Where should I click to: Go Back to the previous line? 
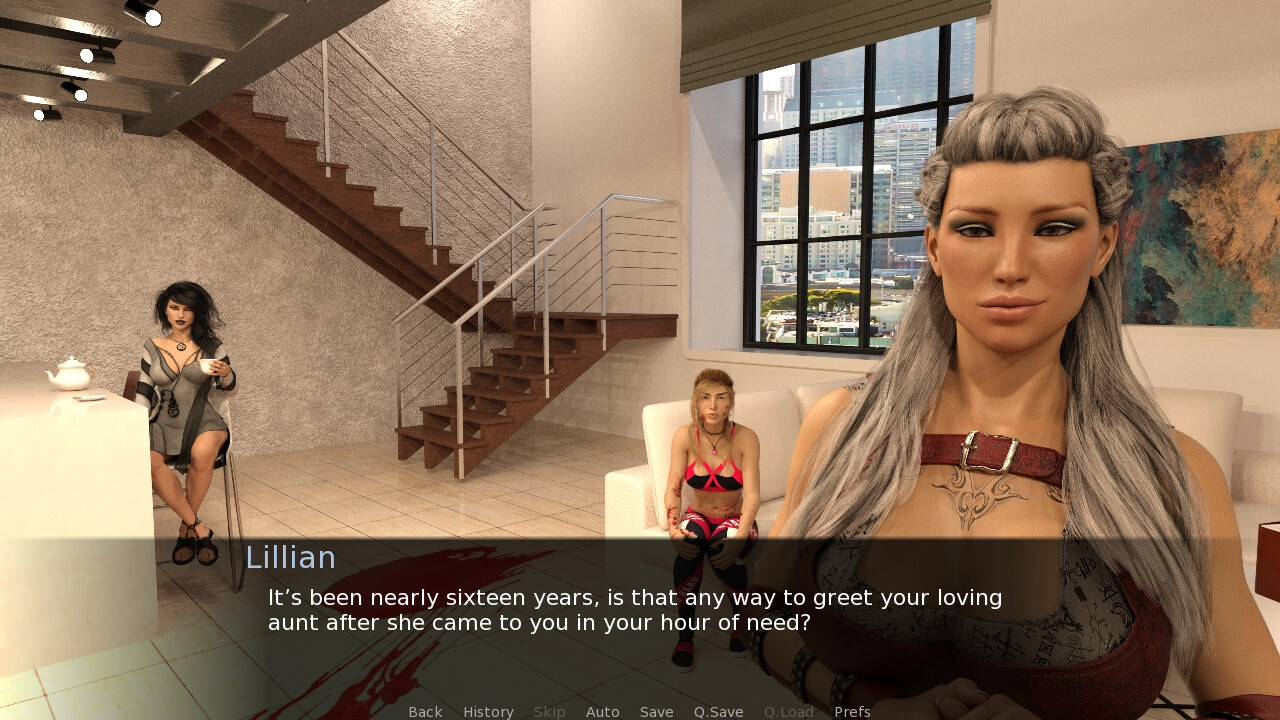click(425, 712)
